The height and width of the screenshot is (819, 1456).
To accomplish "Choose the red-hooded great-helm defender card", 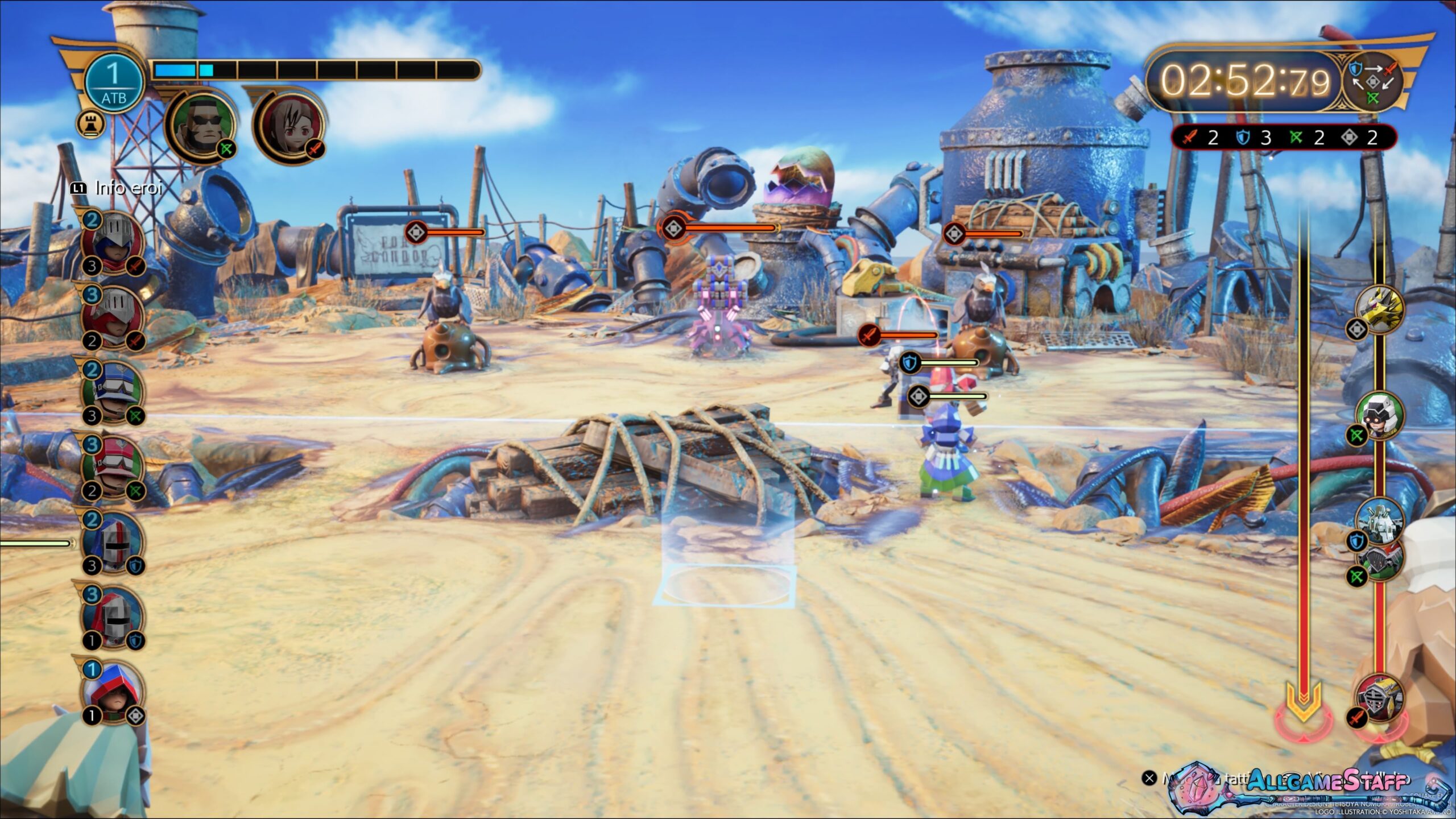I will [115, 618].
